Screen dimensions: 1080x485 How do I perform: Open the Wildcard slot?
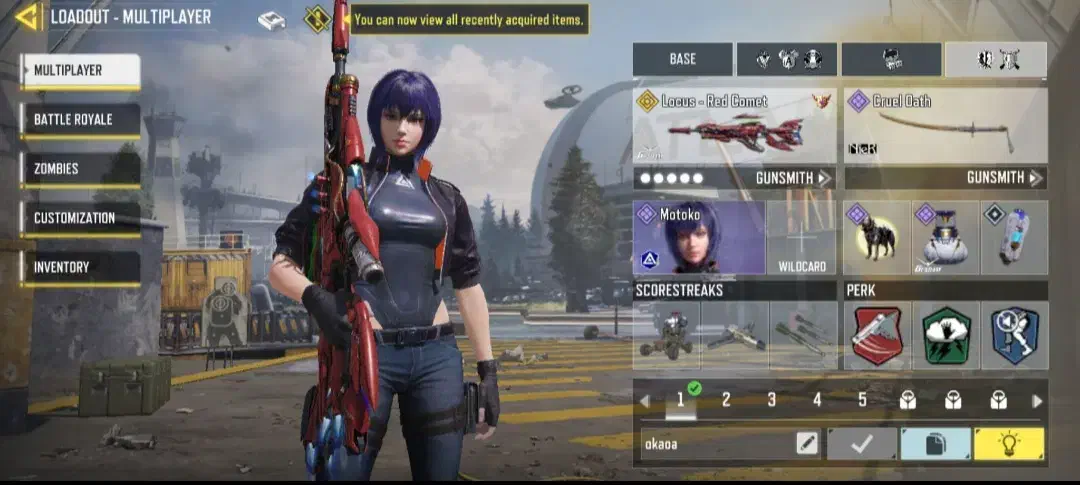[x=802, y=239]
